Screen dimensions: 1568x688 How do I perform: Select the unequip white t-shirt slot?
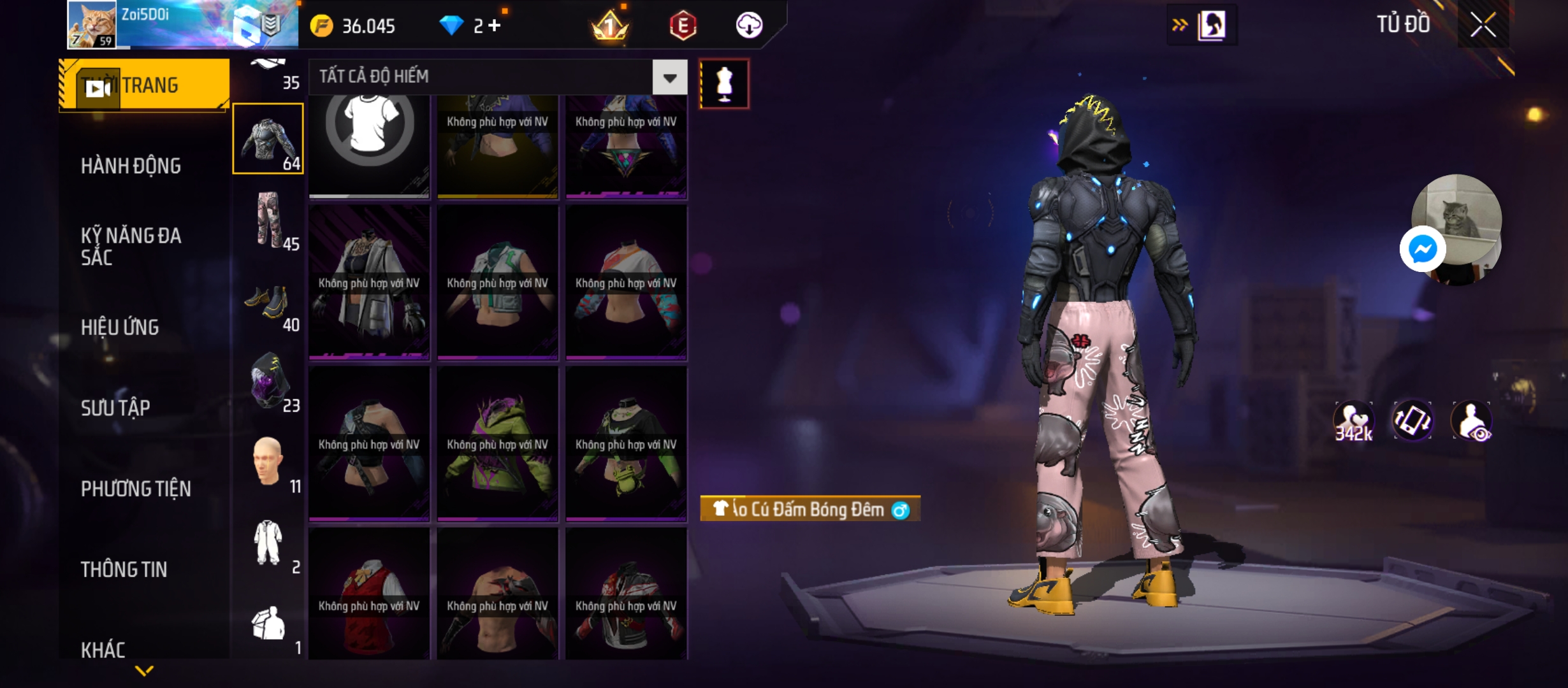(369, 134)
